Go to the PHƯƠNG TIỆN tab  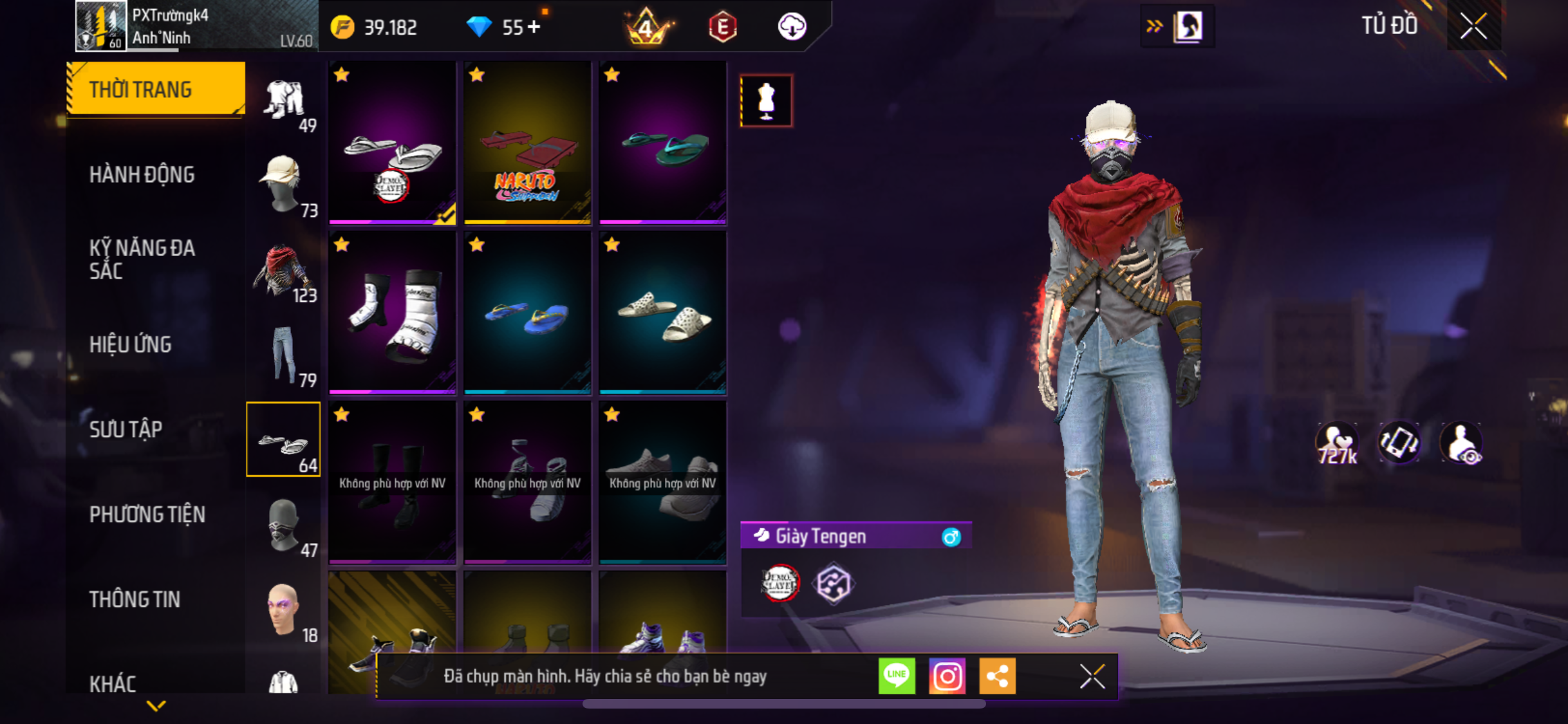(147, 514)
